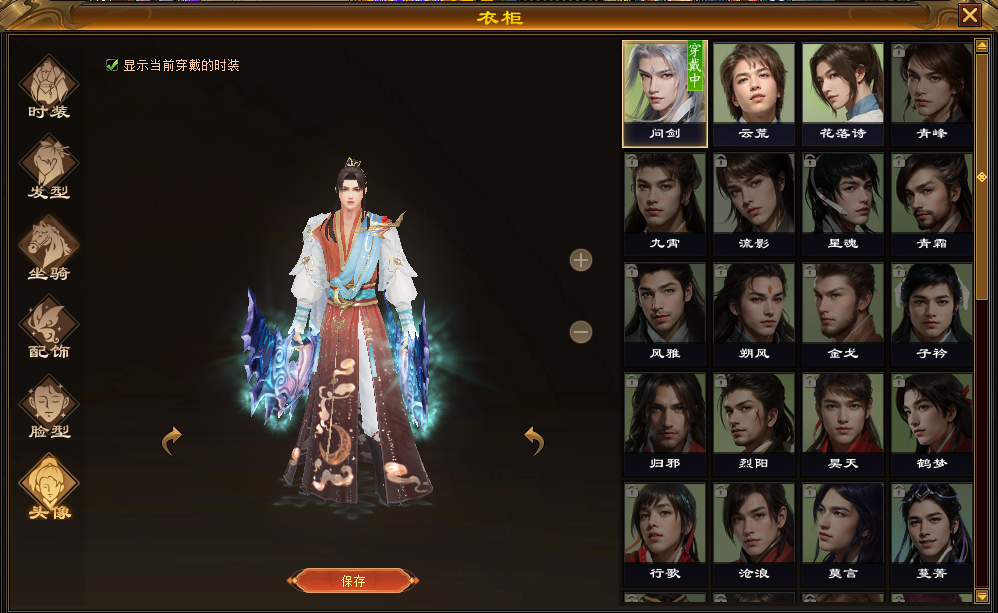The height and width of the screenshot is (613, 998).
Task: Switch to the 坐骑 mount tab
Action: 48,249
